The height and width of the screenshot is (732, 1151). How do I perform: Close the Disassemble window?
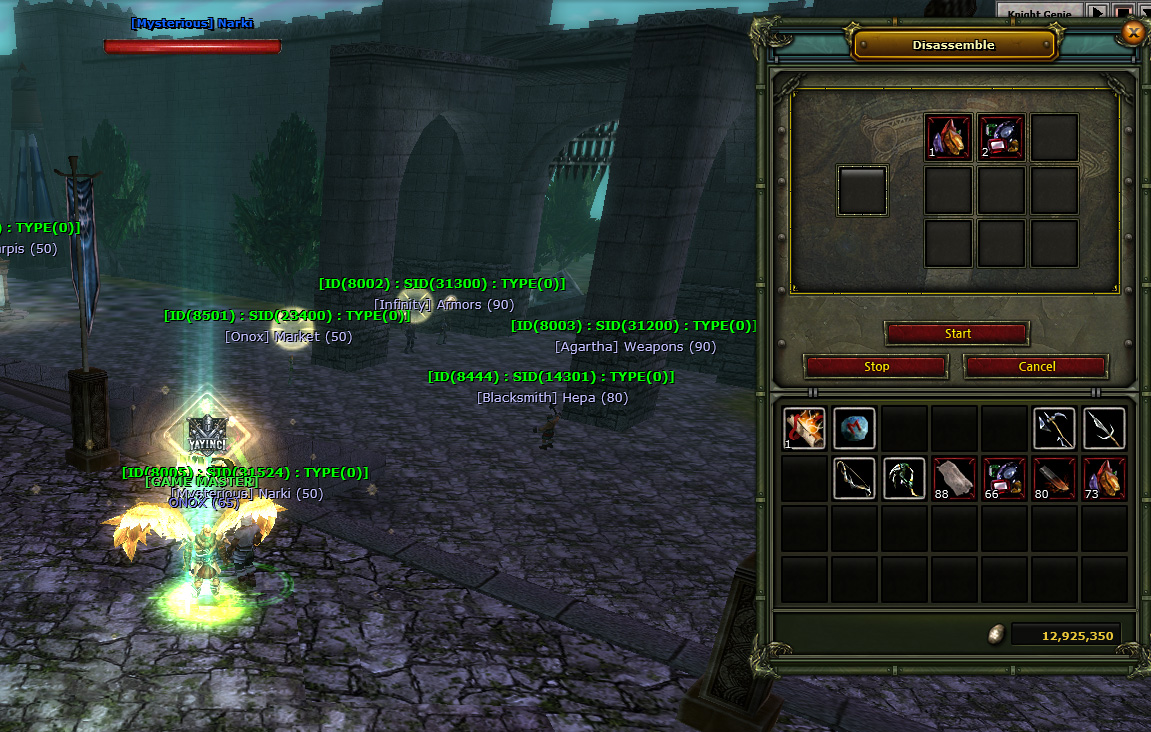click(1132, 33)
